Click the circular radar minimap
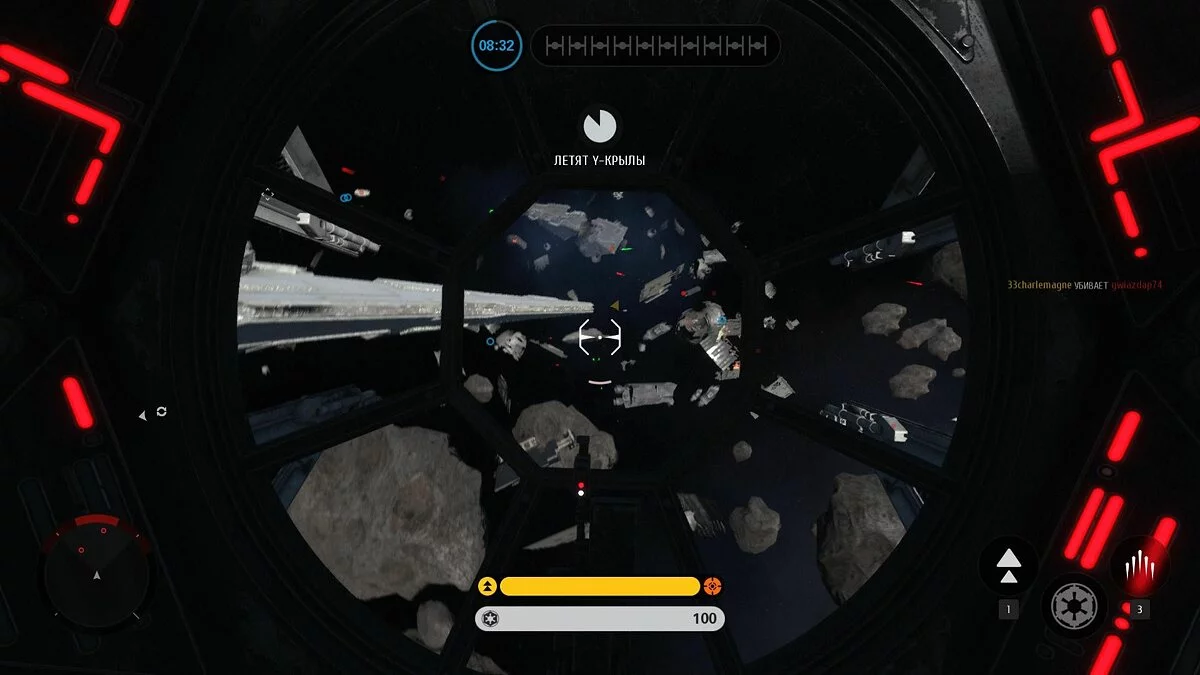The image size is (1200, 675). pyautogui.click(x=96, y=572)
